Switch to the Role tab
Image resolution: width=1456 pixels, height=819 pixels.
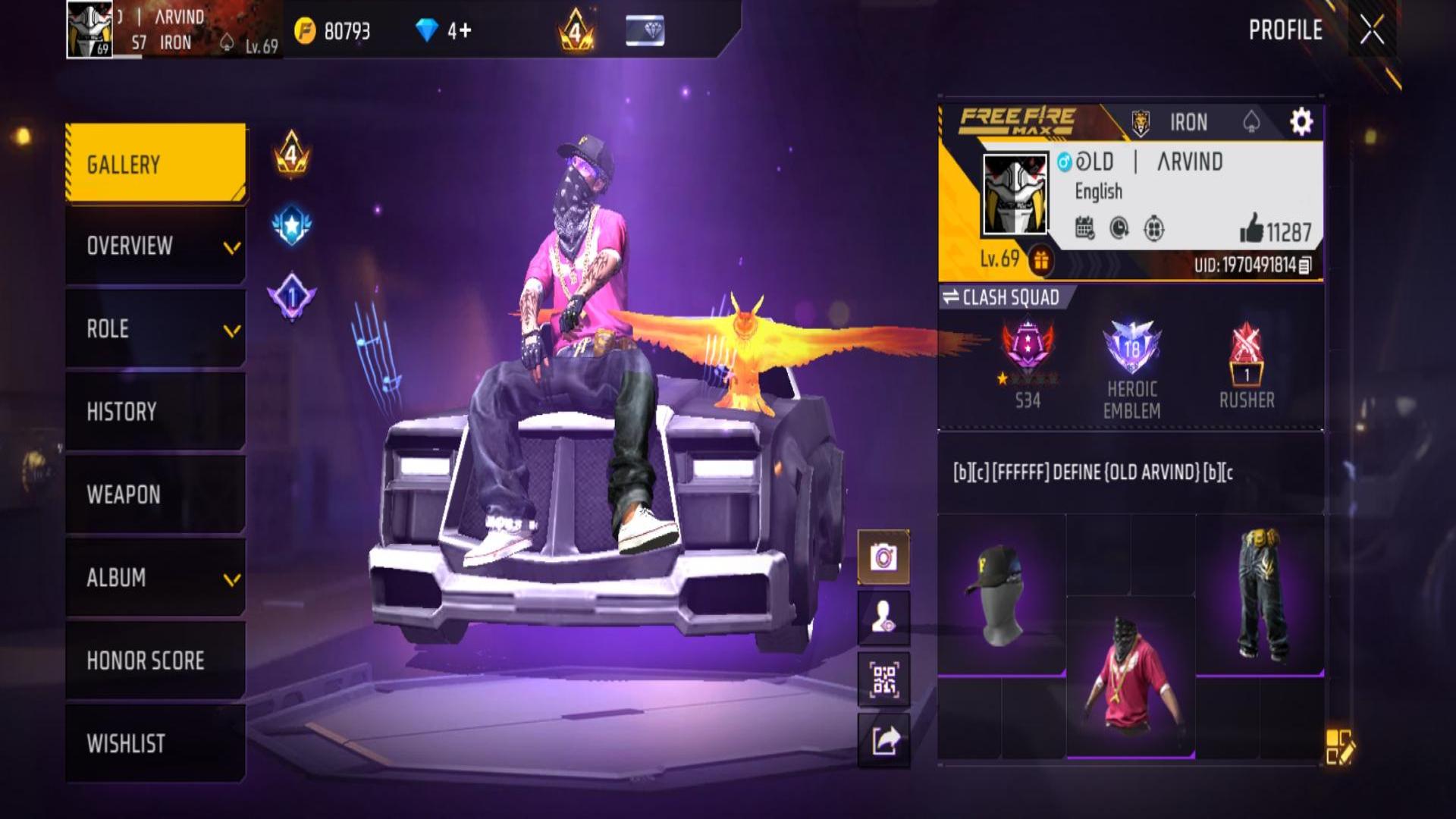coord(155,329)
